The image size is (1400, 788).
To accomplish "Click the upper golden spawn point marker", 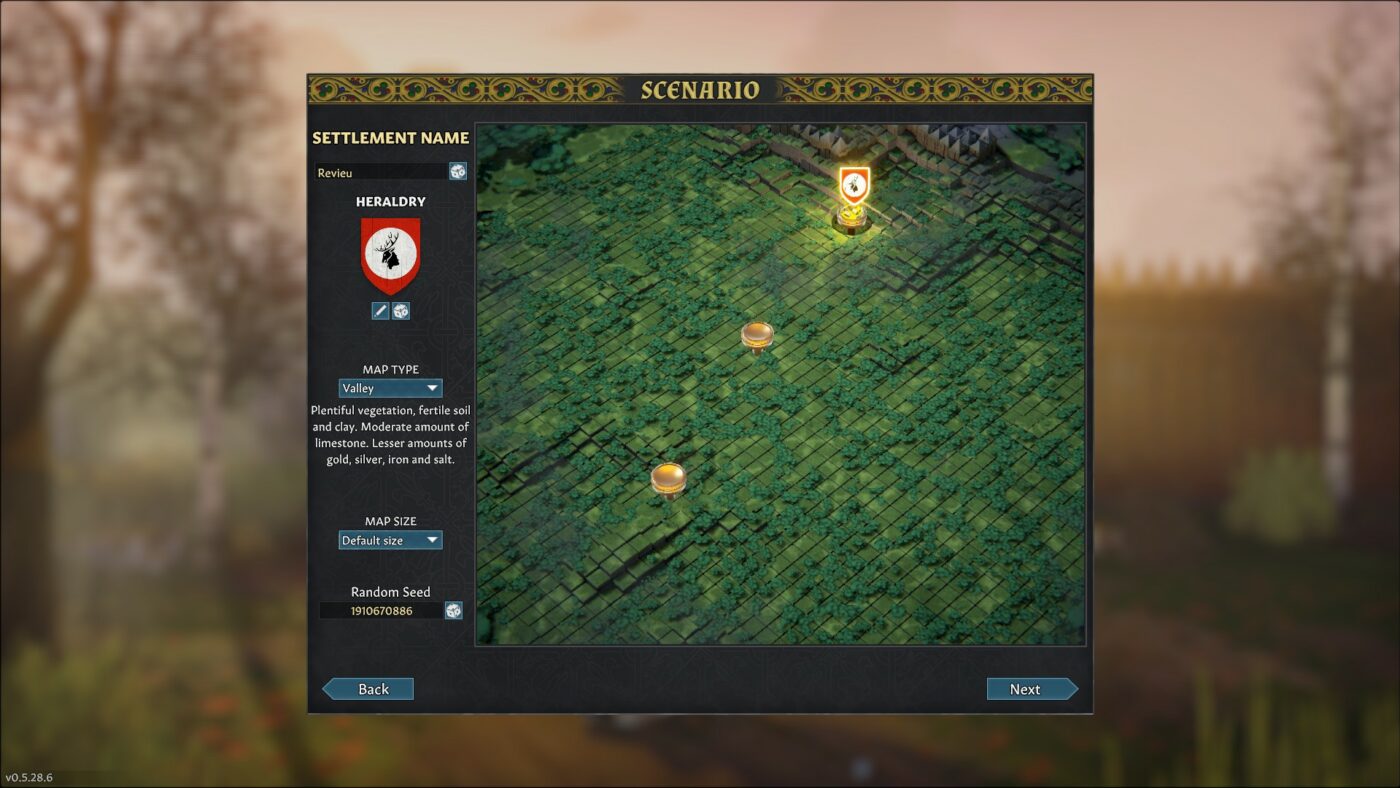I will [758, 335].
